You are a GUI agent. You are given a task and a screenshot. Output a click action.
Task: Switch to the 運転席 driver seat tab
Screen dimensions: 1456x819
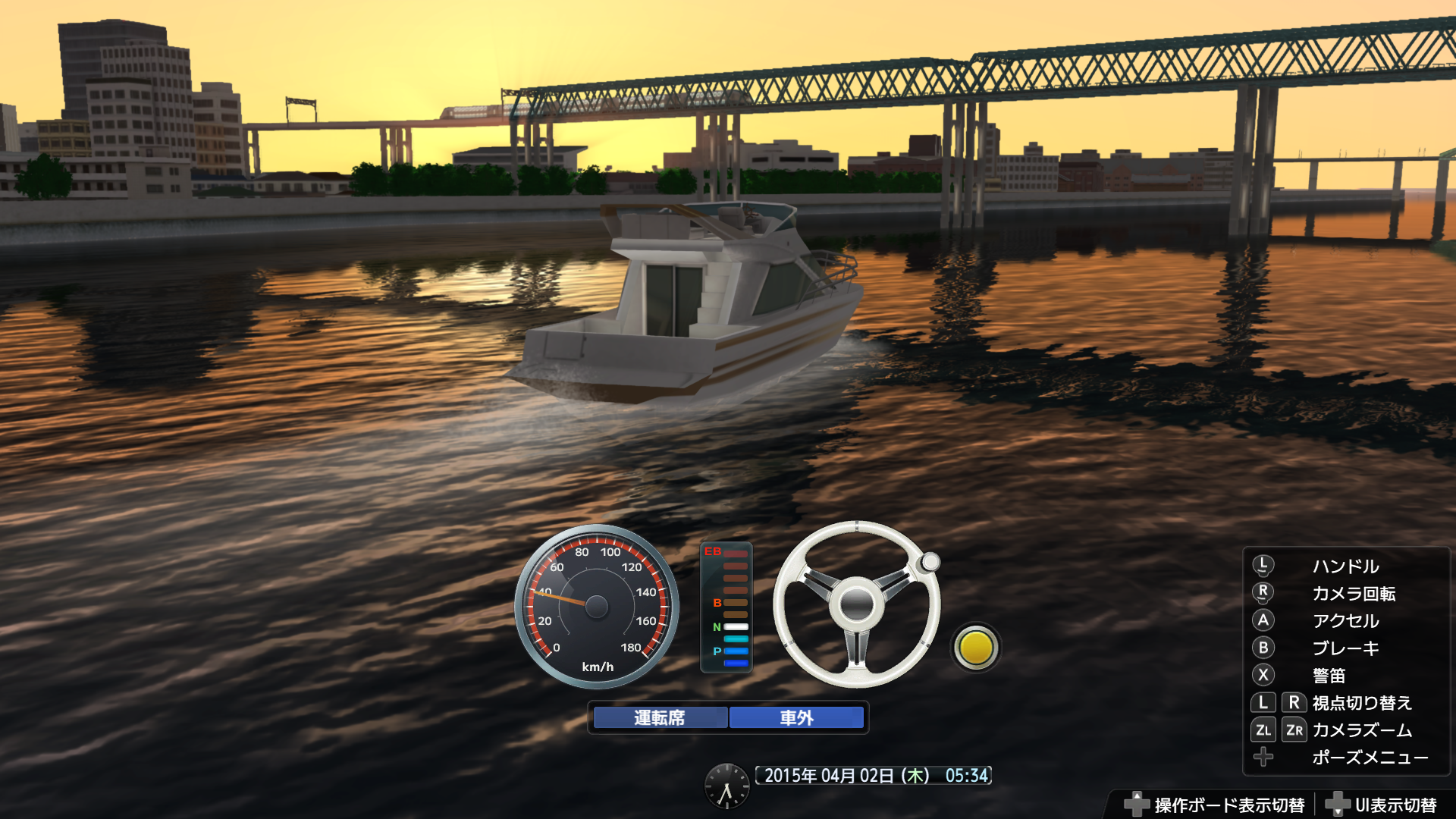tap(658, 716)
